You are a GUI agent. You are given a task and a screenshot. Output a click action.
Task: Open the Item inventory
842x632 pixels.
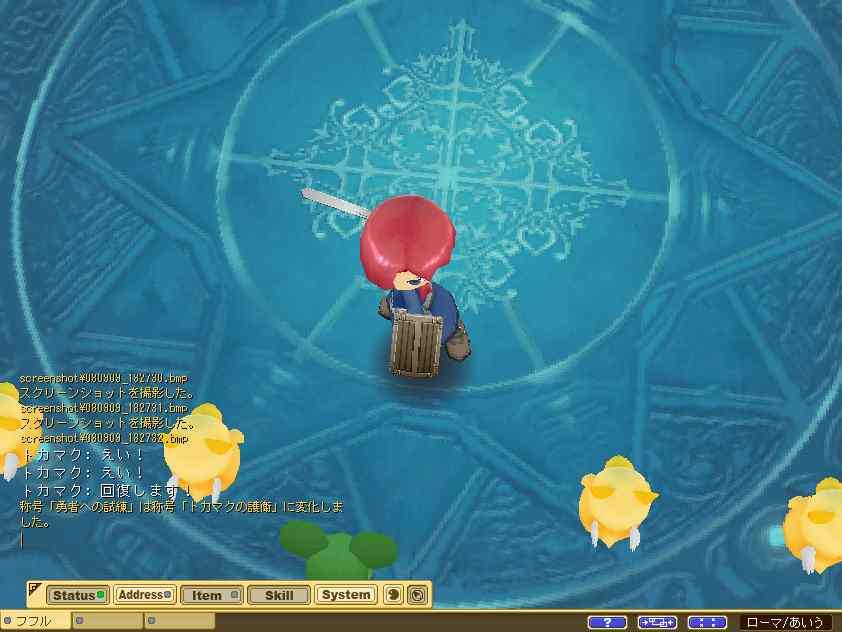pyautogui.click(x=212, y=595)
